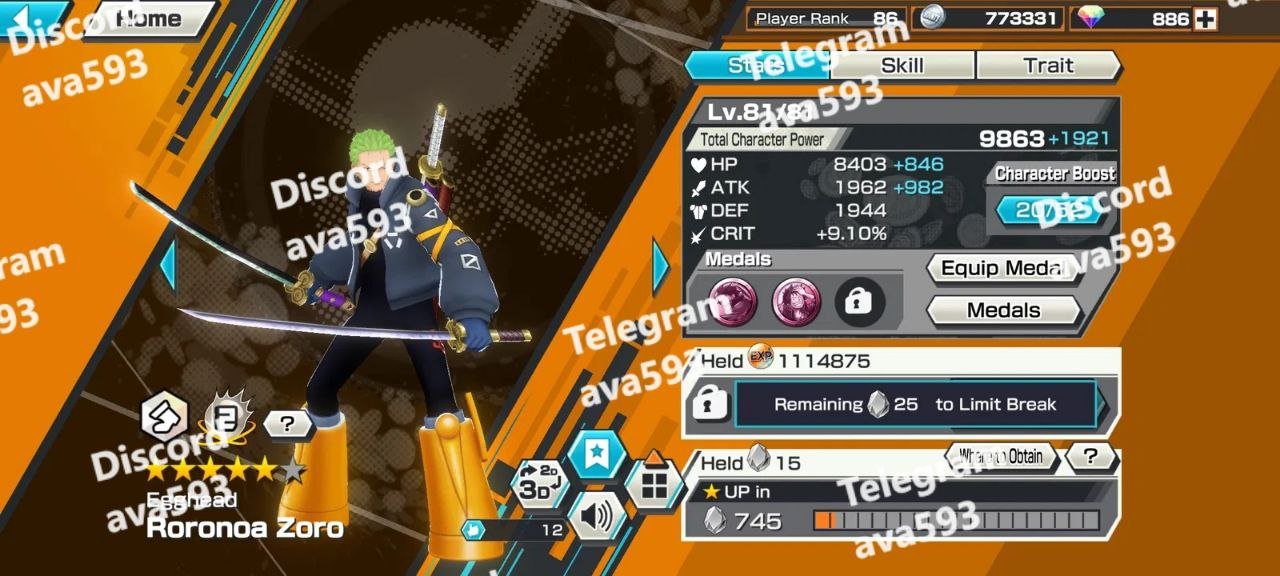Play the character voice with the speaker icon
Image resolution: width=1280 pixels, height=576 pixels.
[x=596, y=517]
